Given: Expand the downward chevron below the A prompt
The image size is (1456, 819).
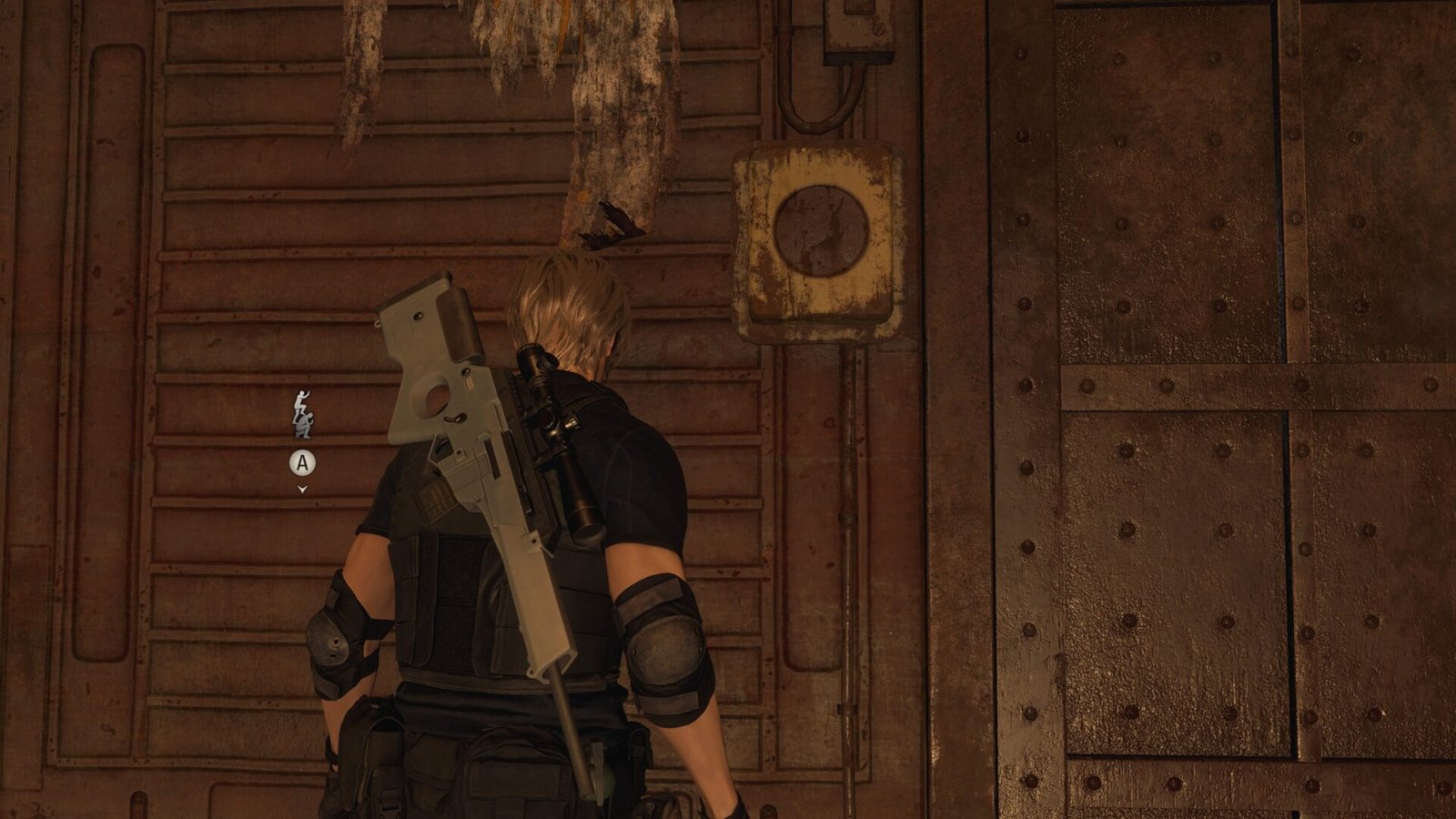Looking at the screenshot, I should click(x=302, y=490).
